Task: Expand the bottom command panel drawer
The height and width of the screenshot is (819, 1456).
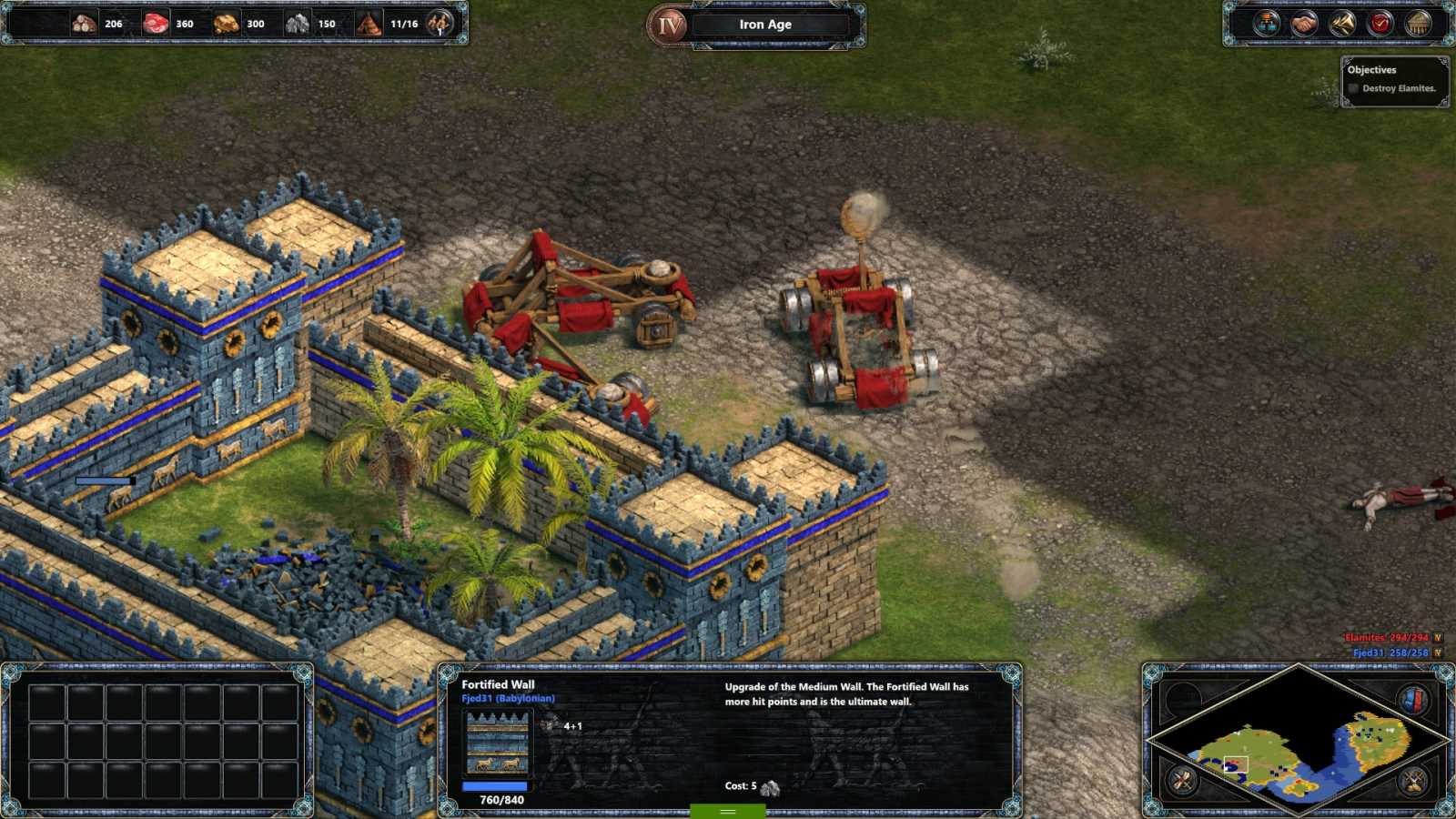Action: [x=727, y=810]
